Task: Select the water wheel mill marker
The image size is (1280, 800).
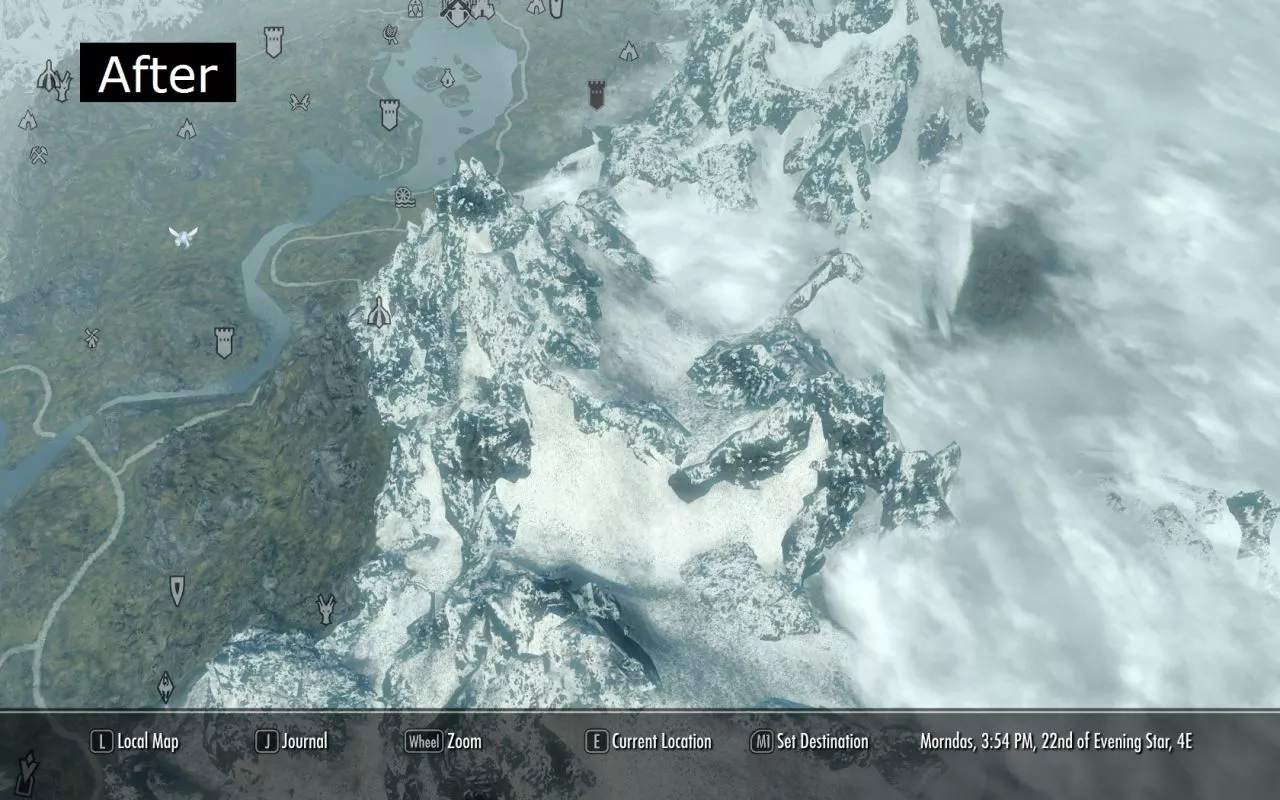Action: click(x=403, y=195)
